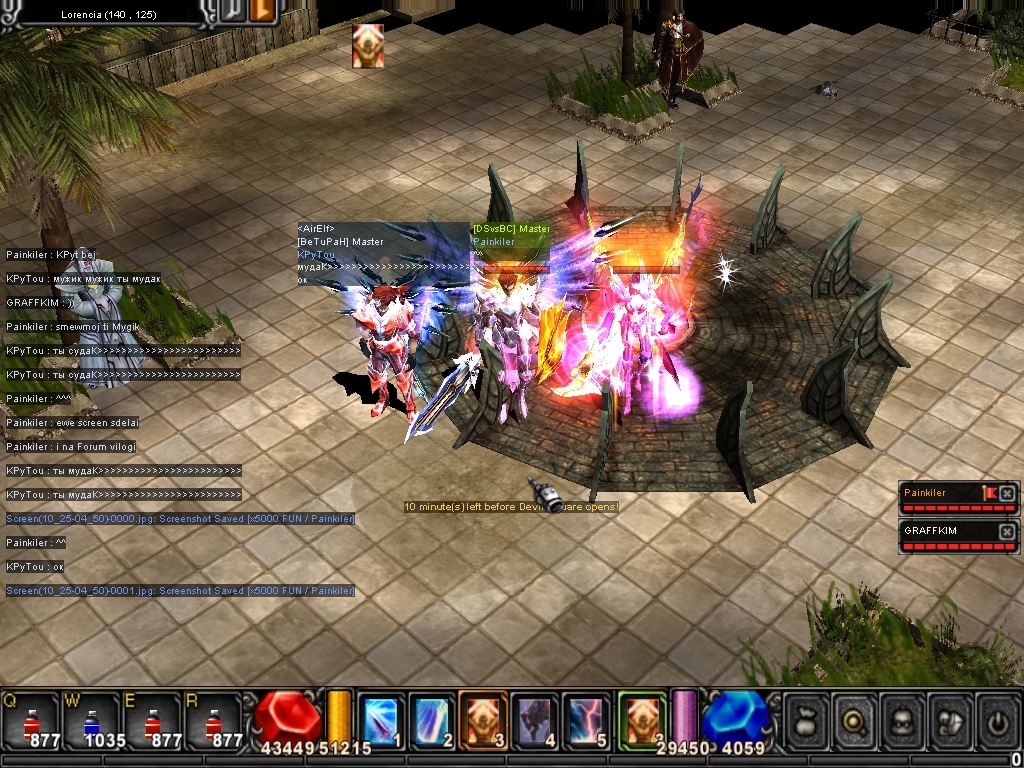
Task: Use the red potion in slot R
Action: (214, 720)
